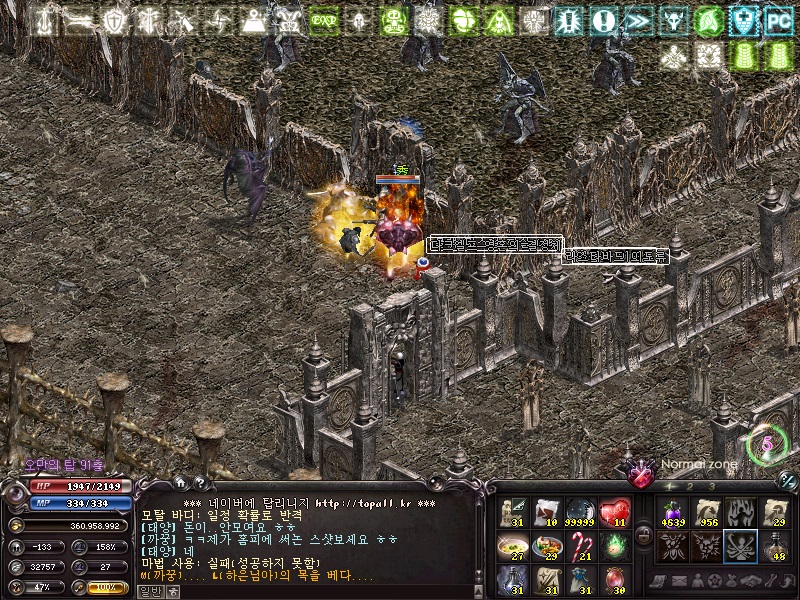The width and height of the screenshot is (800, 600).
Task: Click the green EXP buff icon
Action: [323, 20]
